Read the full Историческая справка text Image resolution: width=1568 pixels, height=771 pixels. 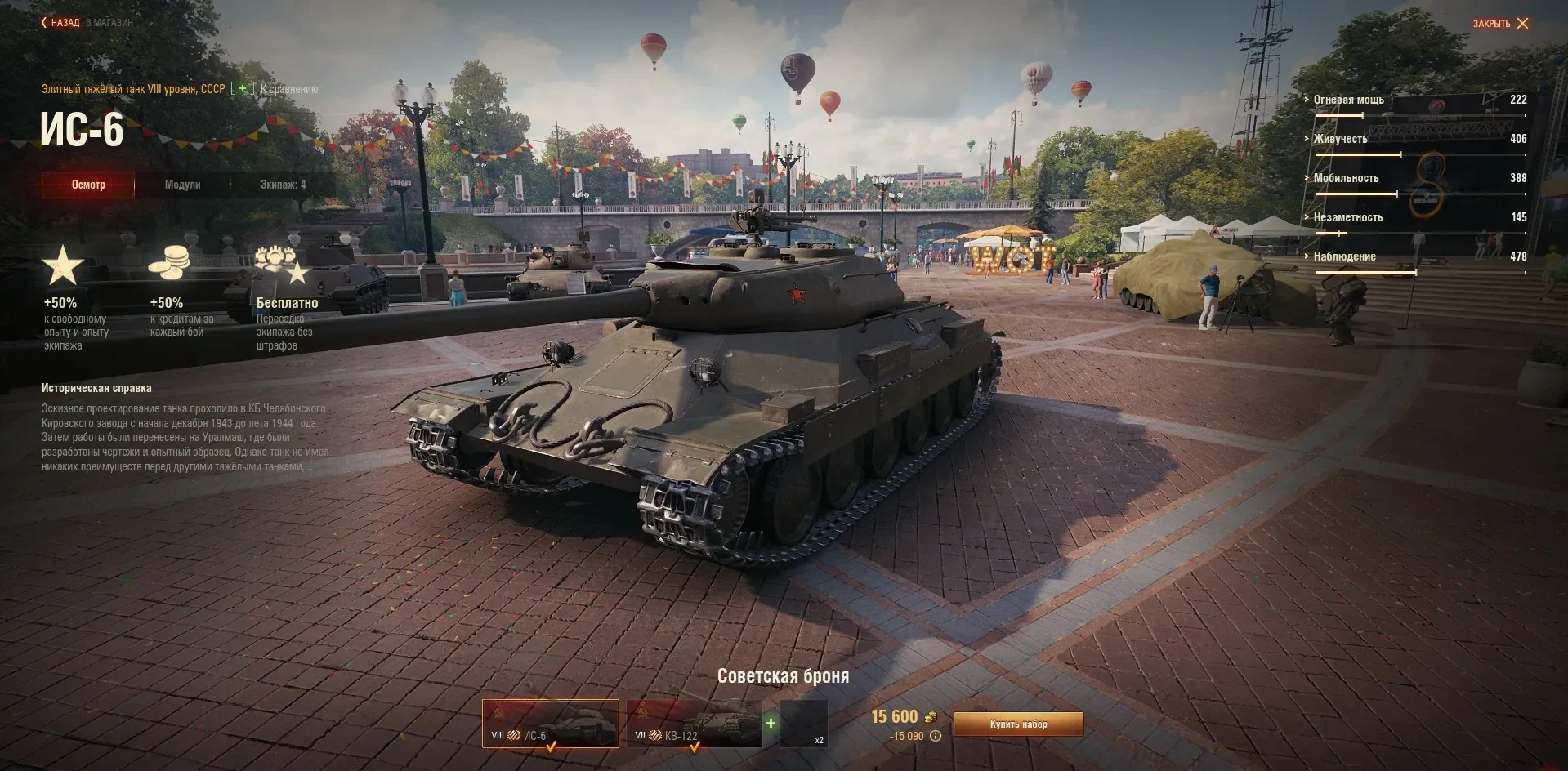coord(185,438)
